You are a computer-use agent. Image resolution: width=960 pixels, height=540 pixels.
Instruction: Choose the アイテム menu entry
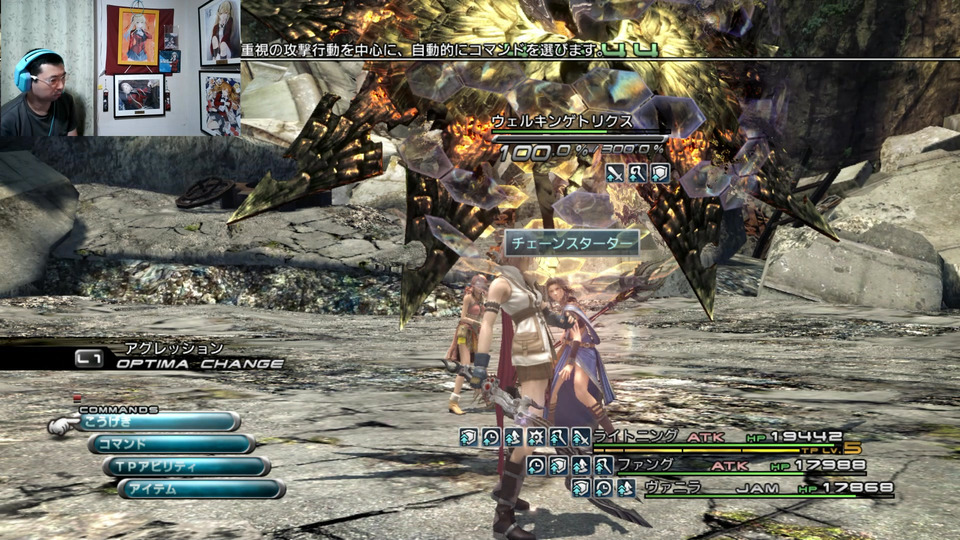(201, 489)
